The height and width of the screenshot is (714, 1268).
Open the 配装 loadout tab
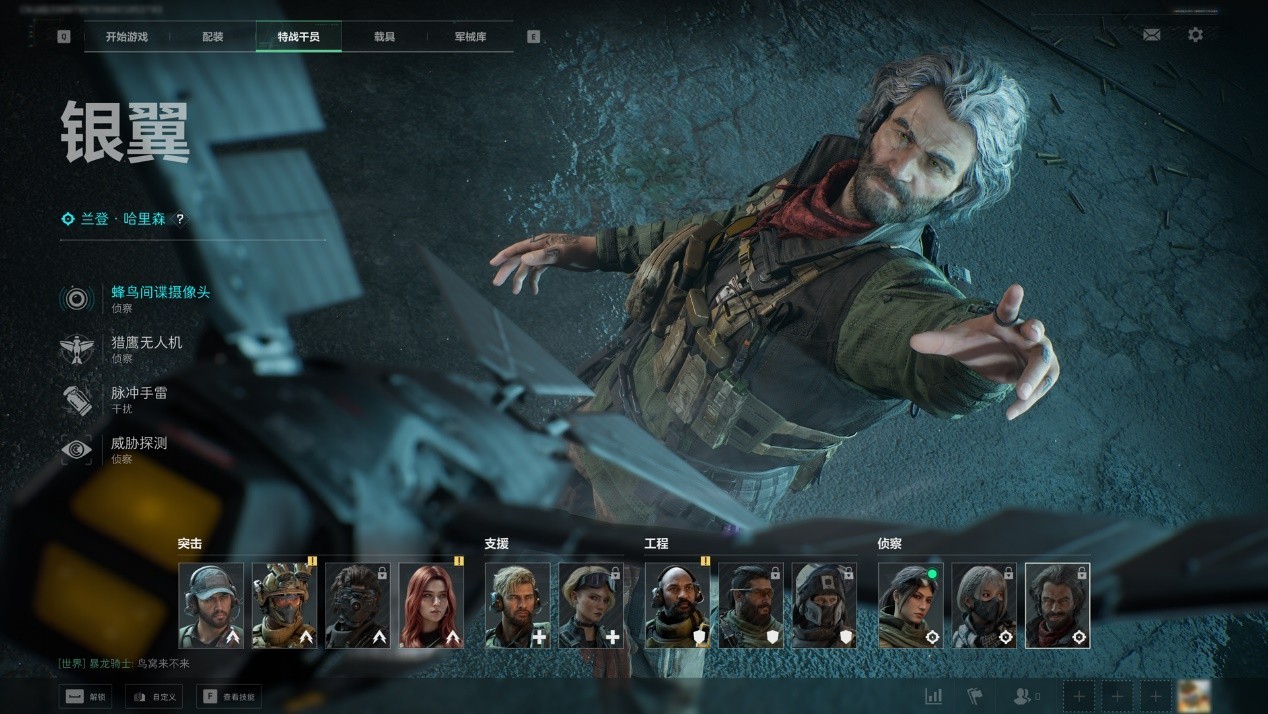[213, 37]
